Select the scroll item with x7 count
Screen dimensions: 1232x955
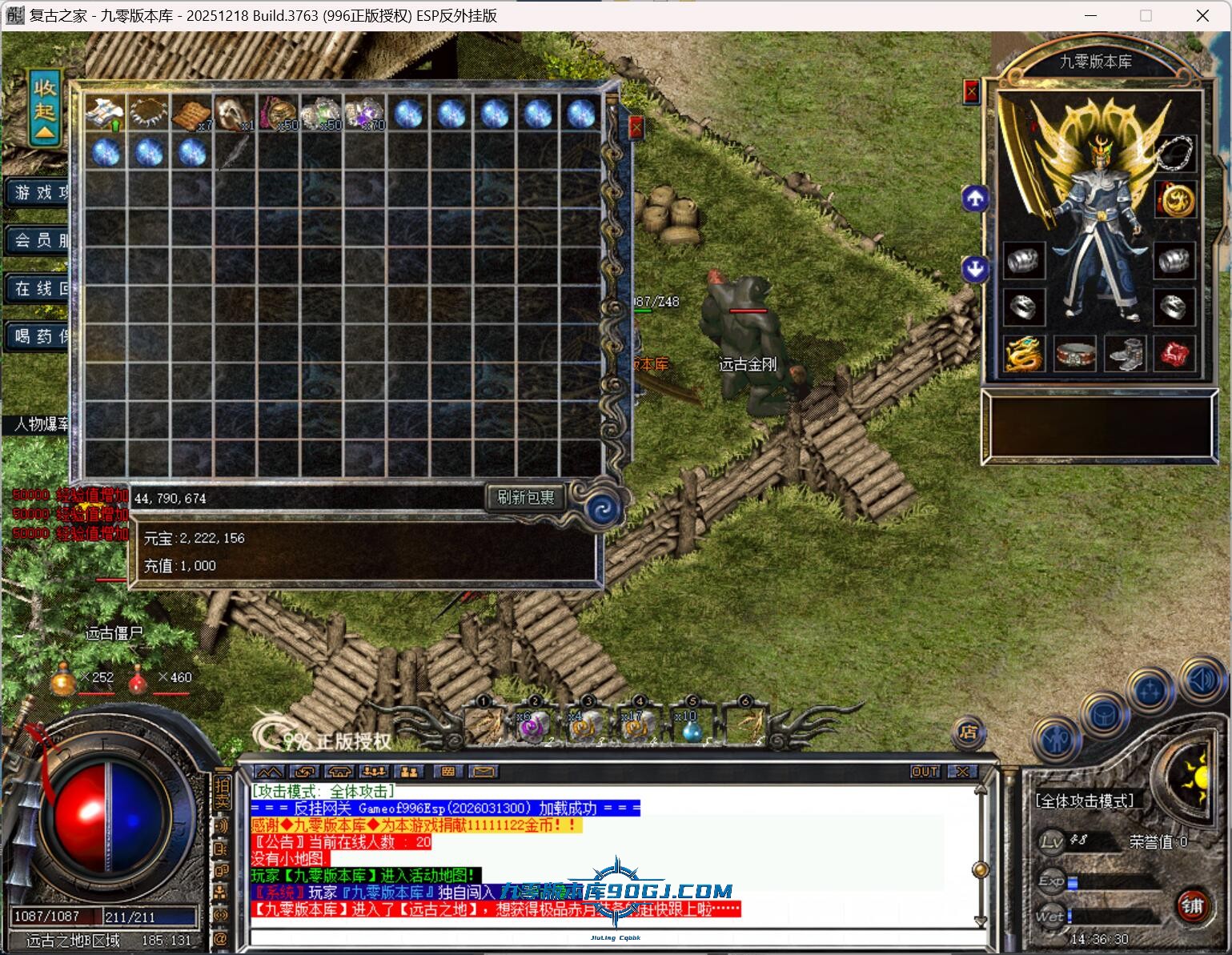coord(191,114)
